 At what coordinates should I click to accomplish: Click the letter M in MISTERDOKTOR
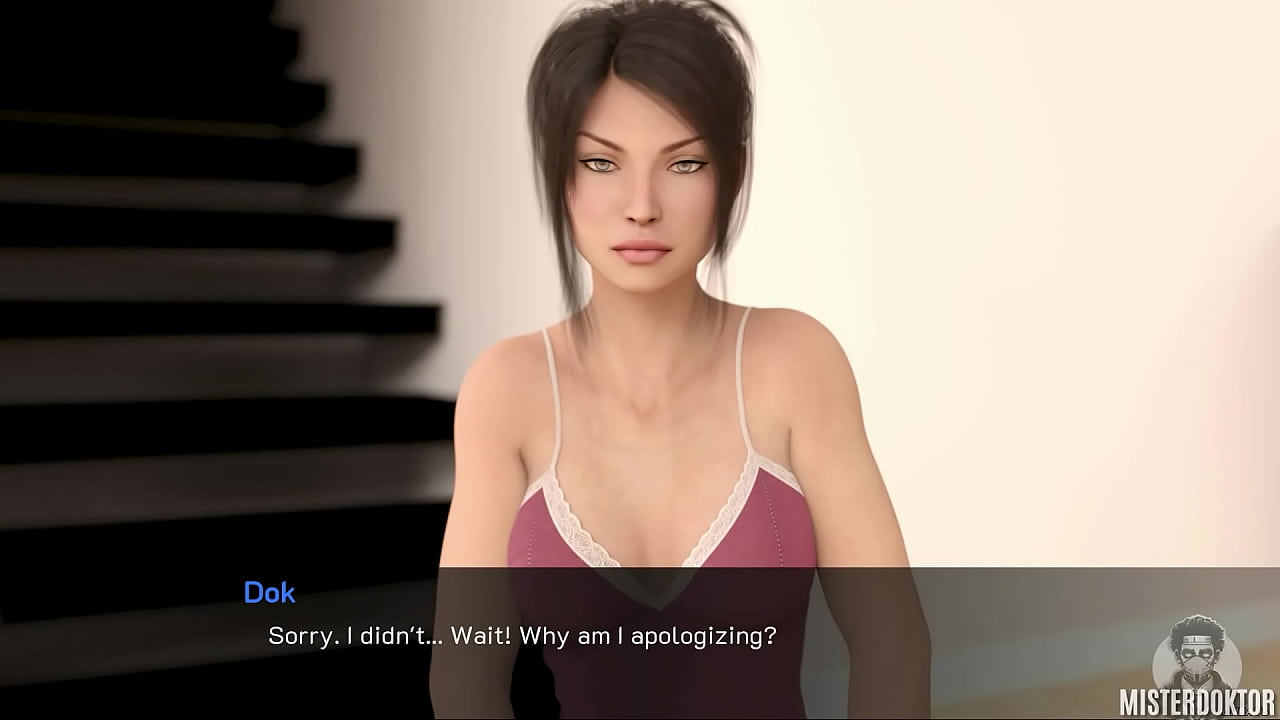1128,700
